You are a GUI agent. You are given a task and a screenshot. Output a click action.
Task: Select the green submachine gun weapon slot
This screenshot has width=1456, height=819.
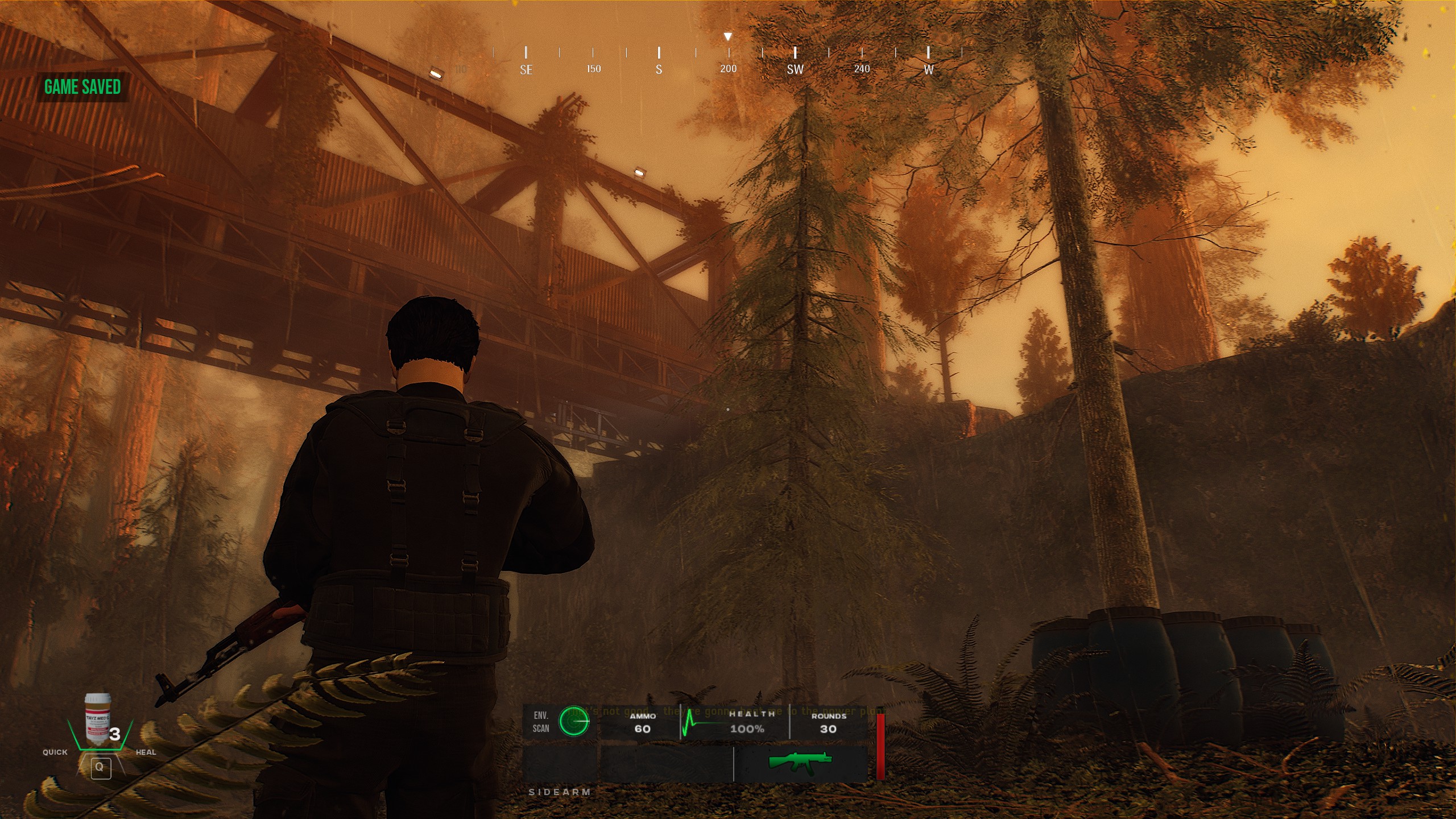800,761
